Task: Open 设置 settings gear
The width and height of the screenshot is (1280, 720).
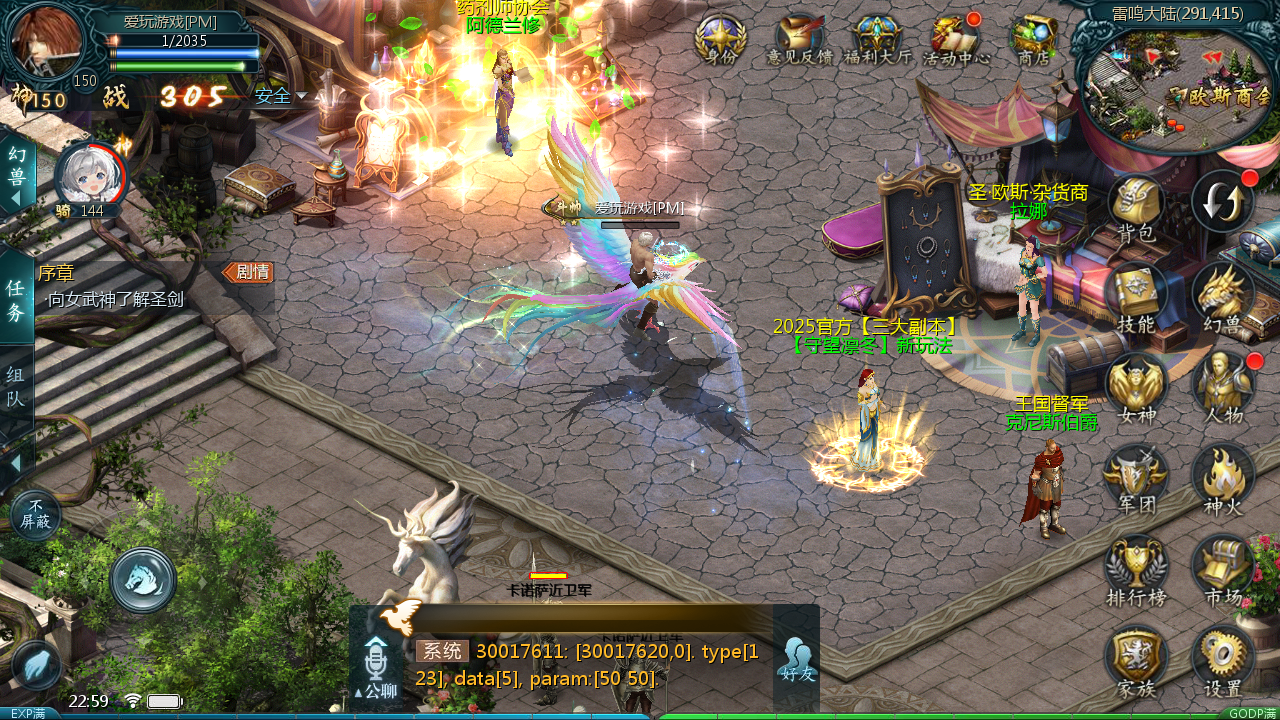Action: pos(1222,659)
